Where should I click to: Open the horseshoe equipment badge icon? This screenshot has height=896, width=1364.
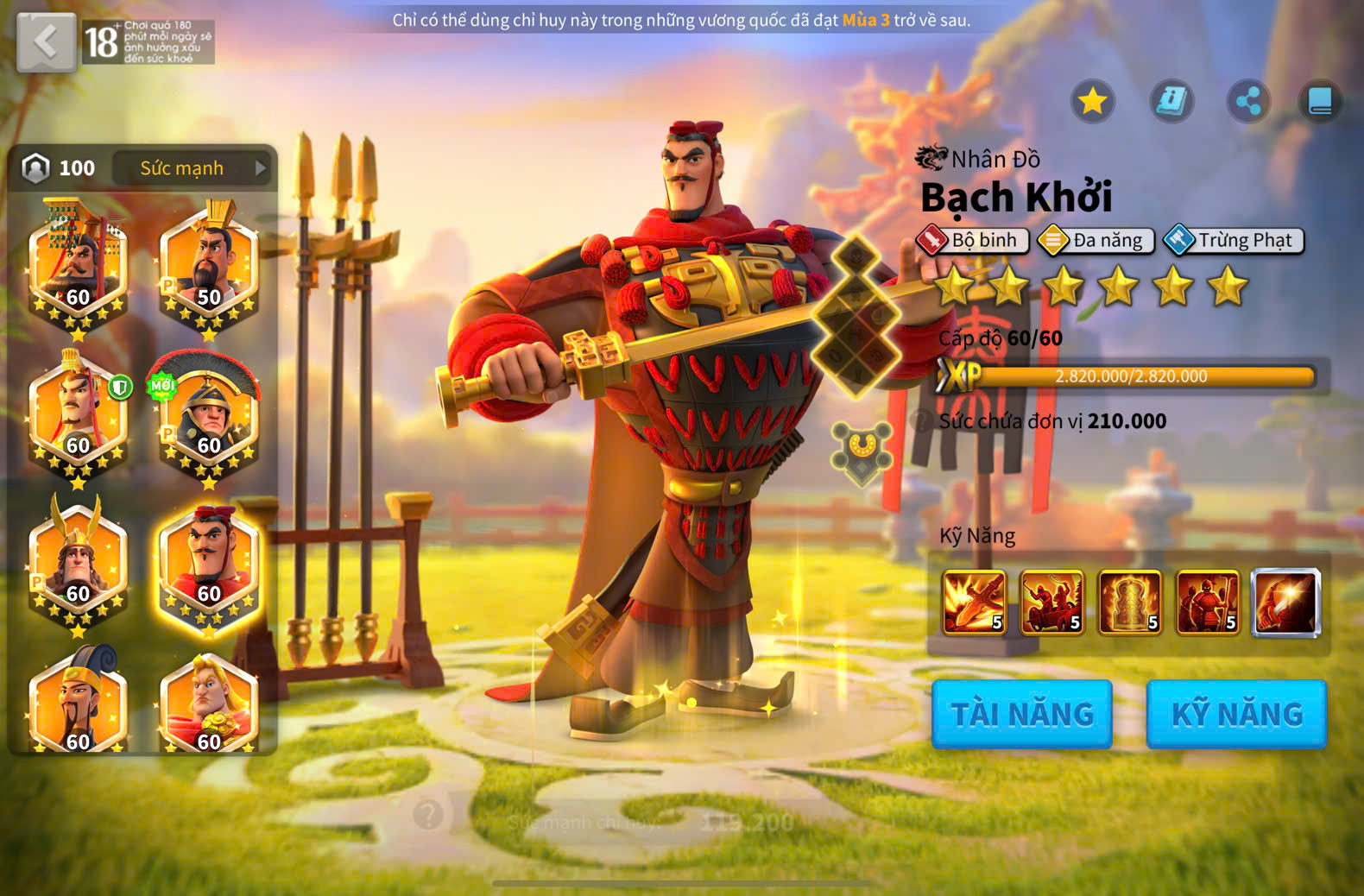(861, 449)
